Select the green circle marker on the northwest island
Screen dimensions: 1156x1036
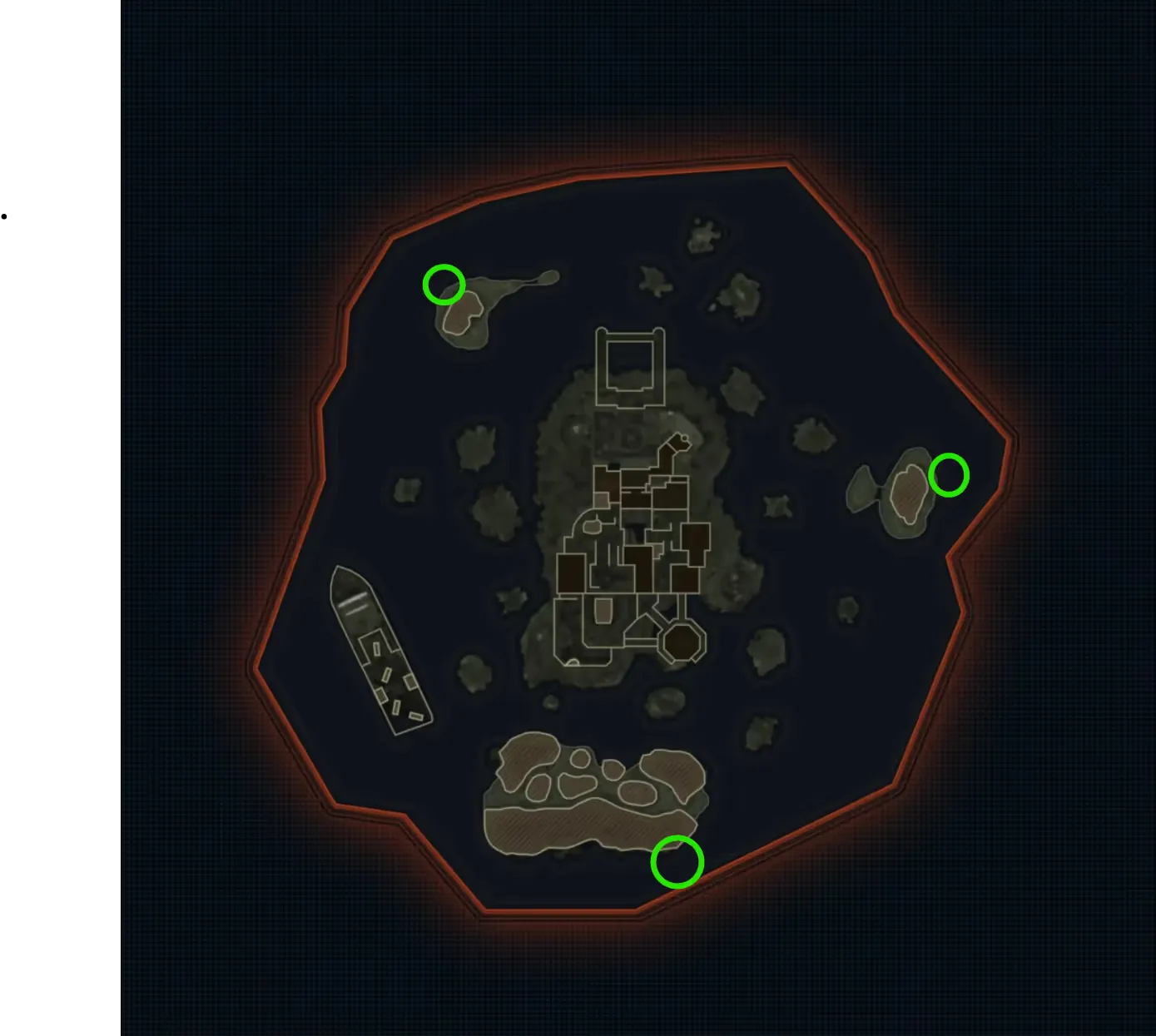point(444,285)
